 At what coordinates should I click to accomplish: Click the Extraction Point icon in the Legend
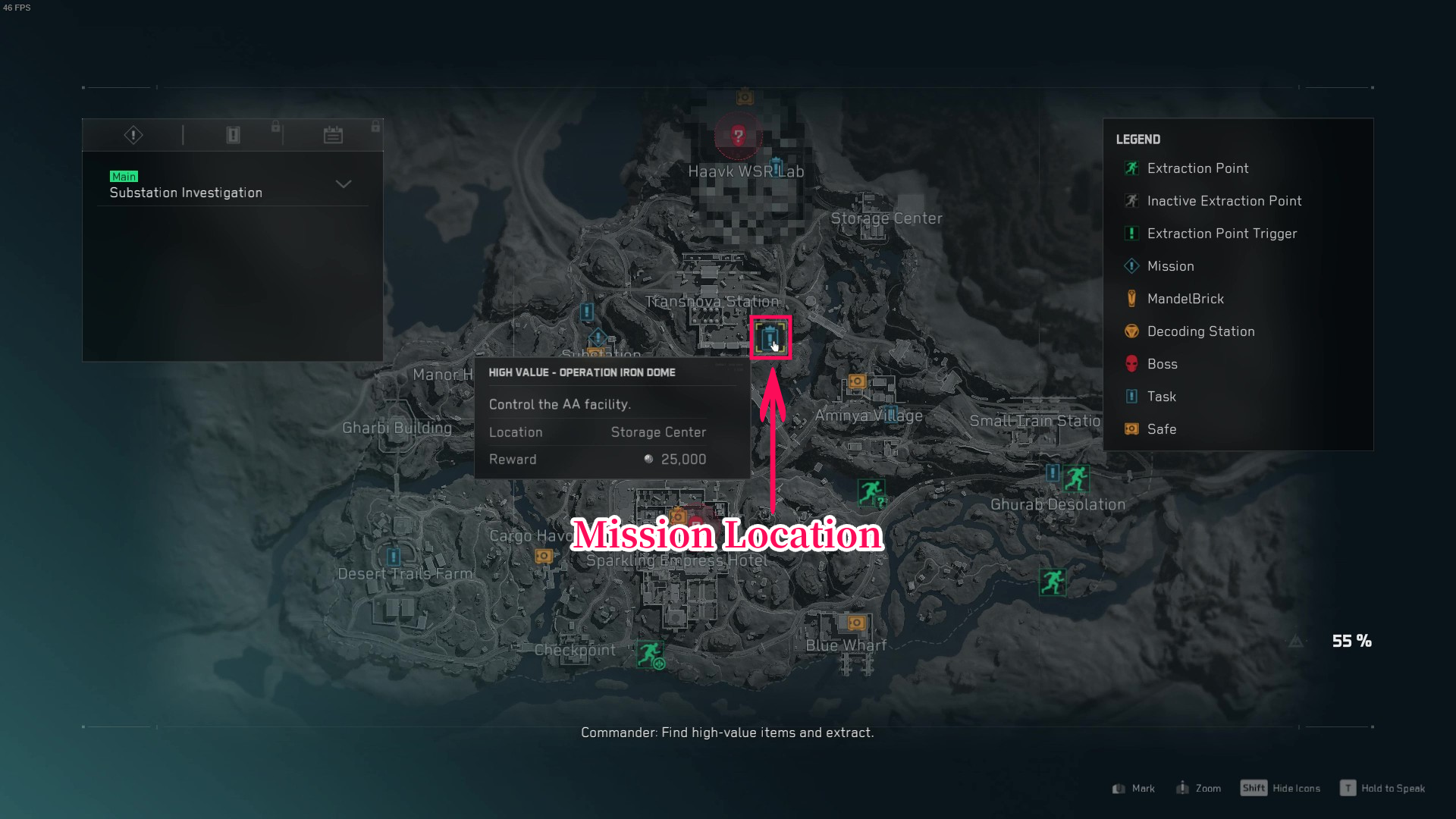point(1131,168)
